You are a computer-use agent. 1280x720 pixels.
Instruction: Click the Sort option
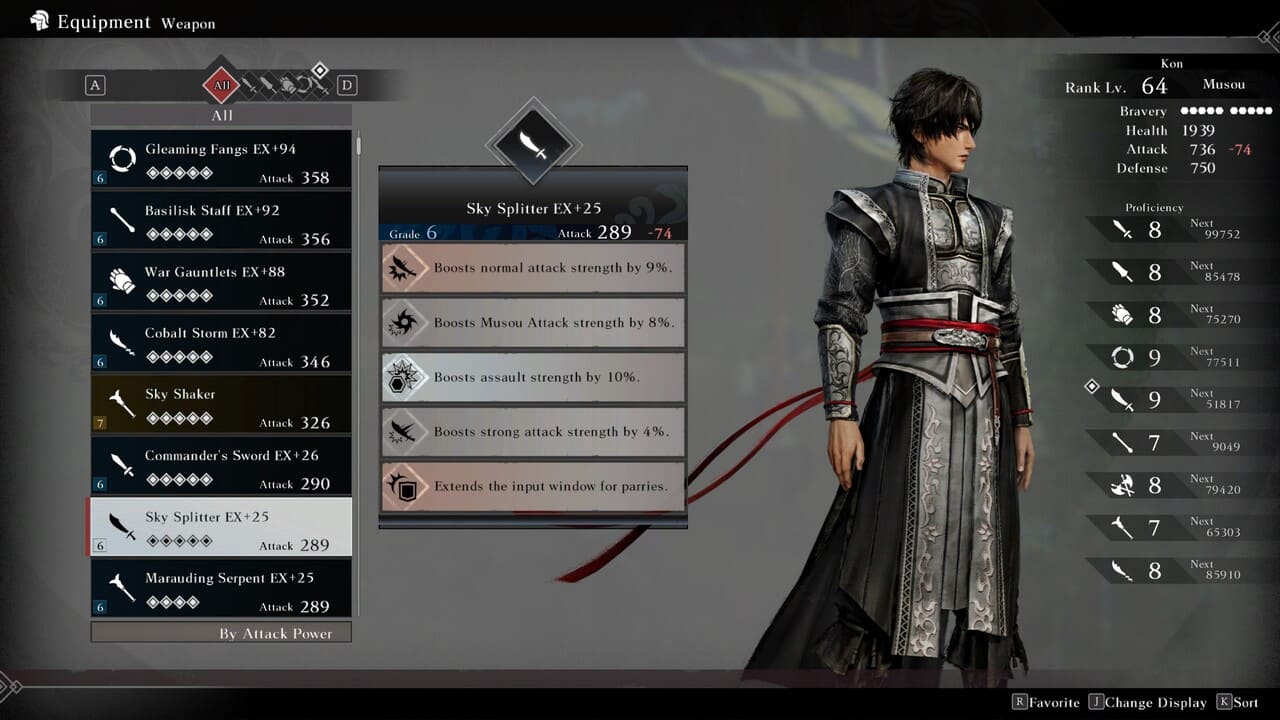tap(1238, 702)
